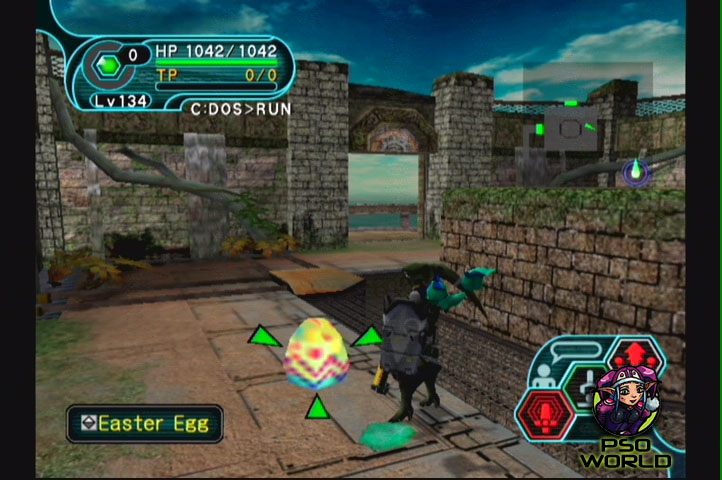Open the area minimap overlay
The width and height of the screenshot is (722, 480).
(572, 127)
